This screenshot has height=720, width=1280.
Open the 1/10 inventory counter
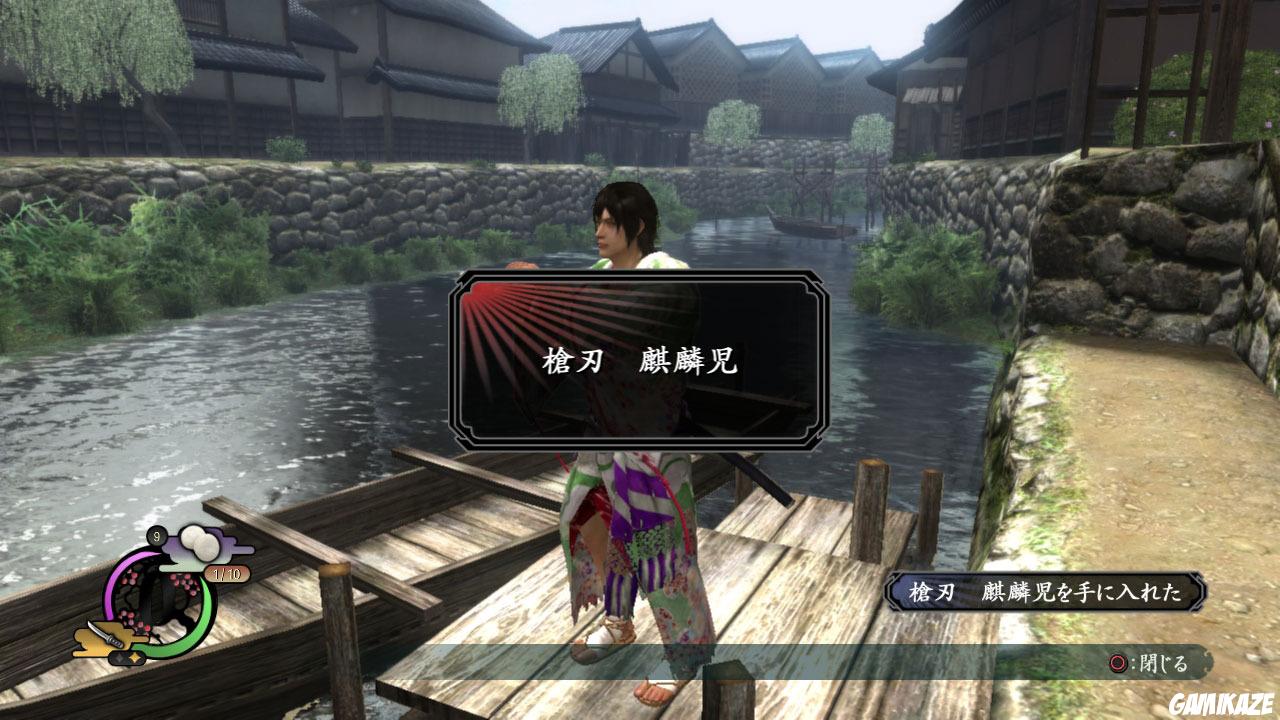[225, 572]
